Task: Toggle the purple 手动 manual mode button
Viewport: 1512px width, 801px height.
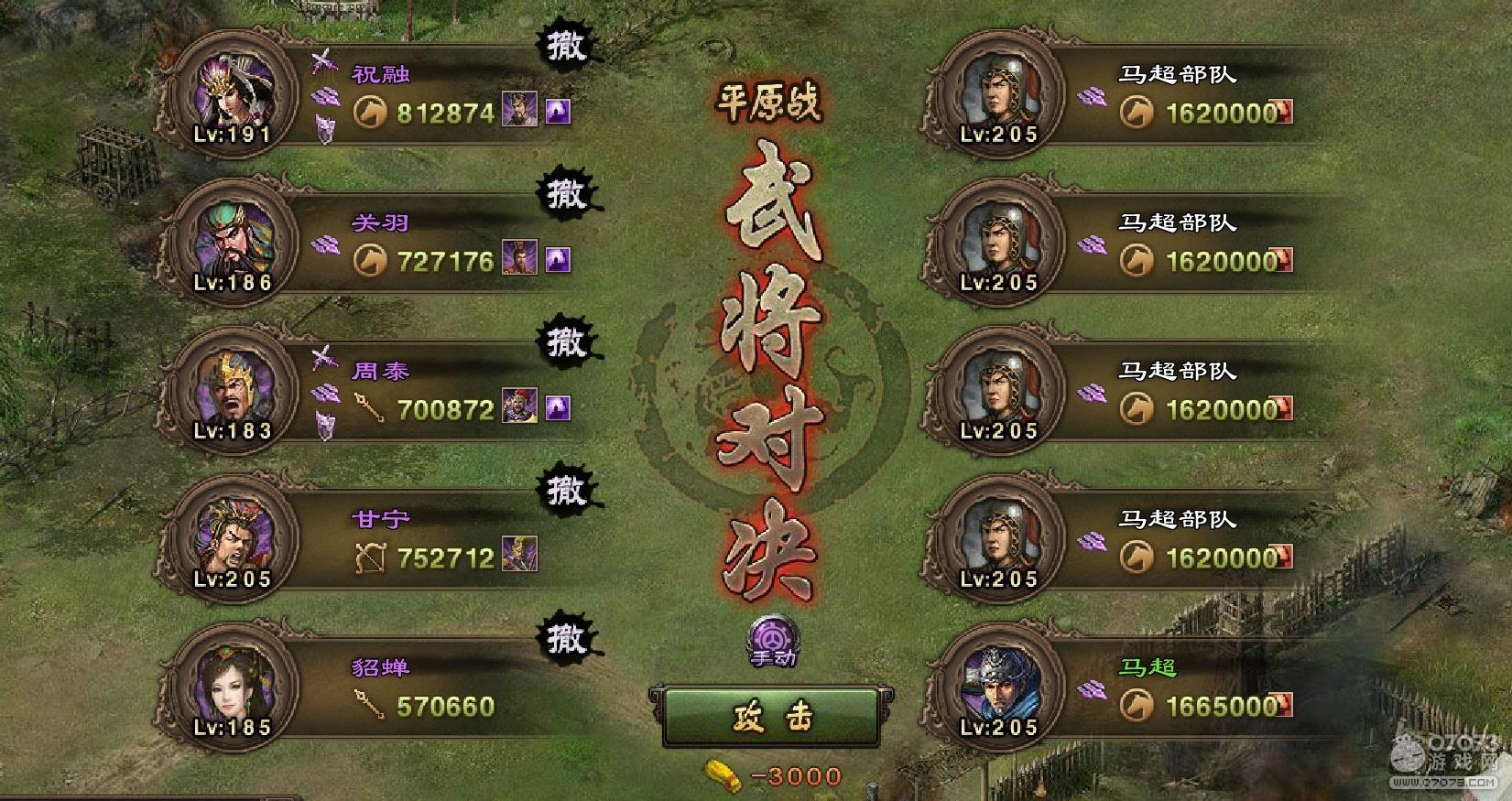Action: click(773, 640)
